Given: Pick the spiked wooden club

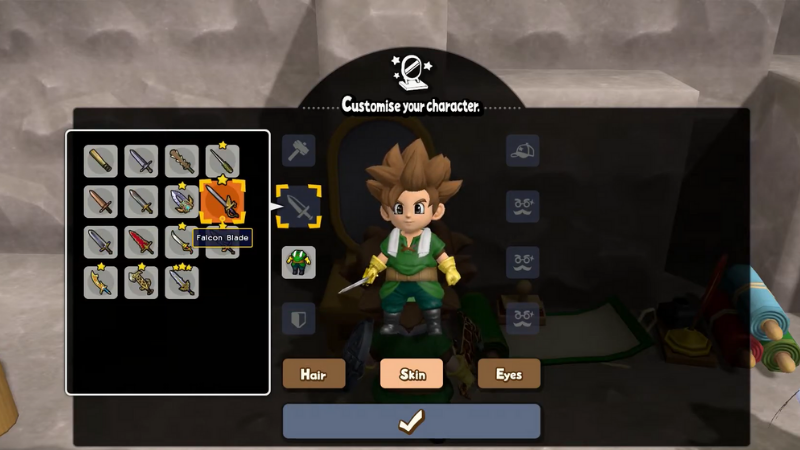Looking at the screenshot, I should coord(181,161).
